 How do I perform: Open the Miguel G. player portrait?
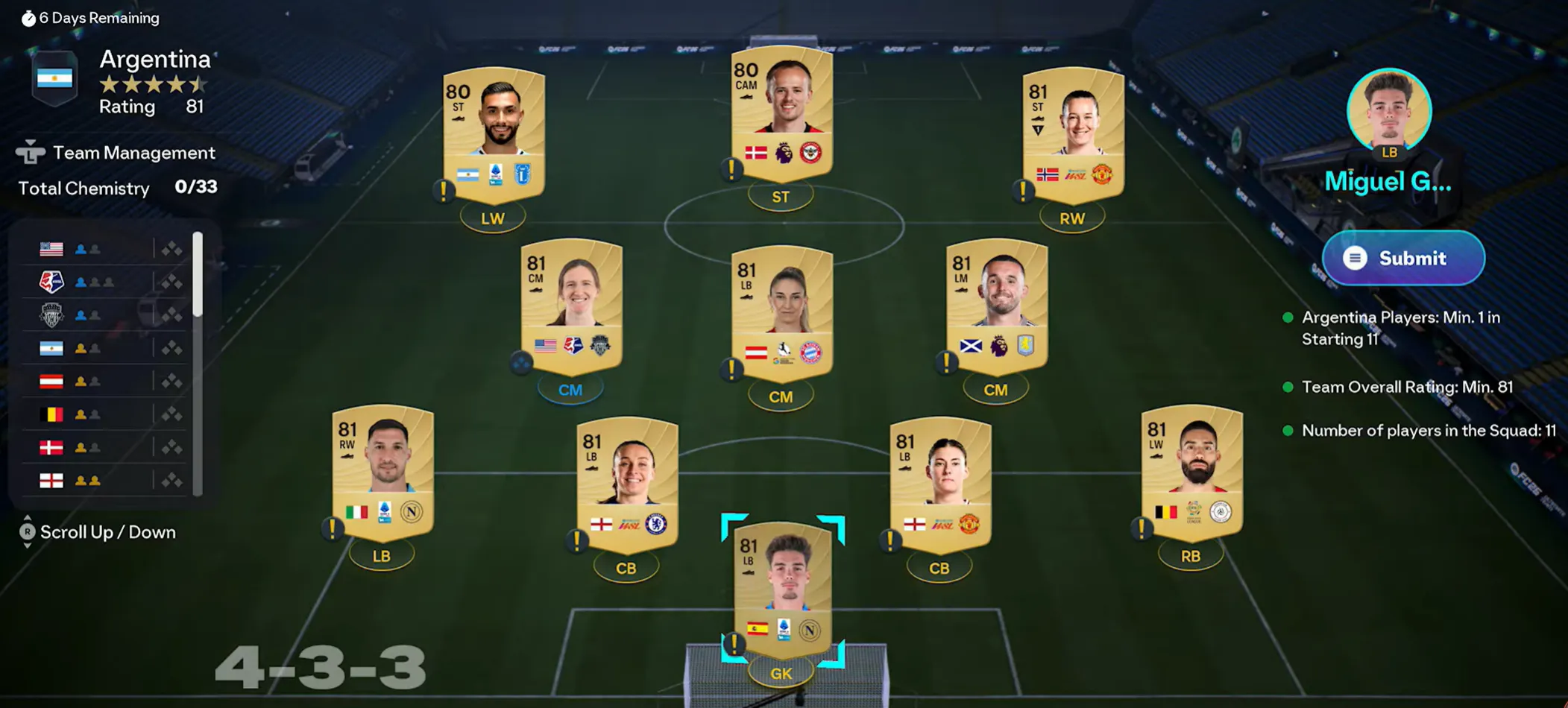click(1388, 112)
